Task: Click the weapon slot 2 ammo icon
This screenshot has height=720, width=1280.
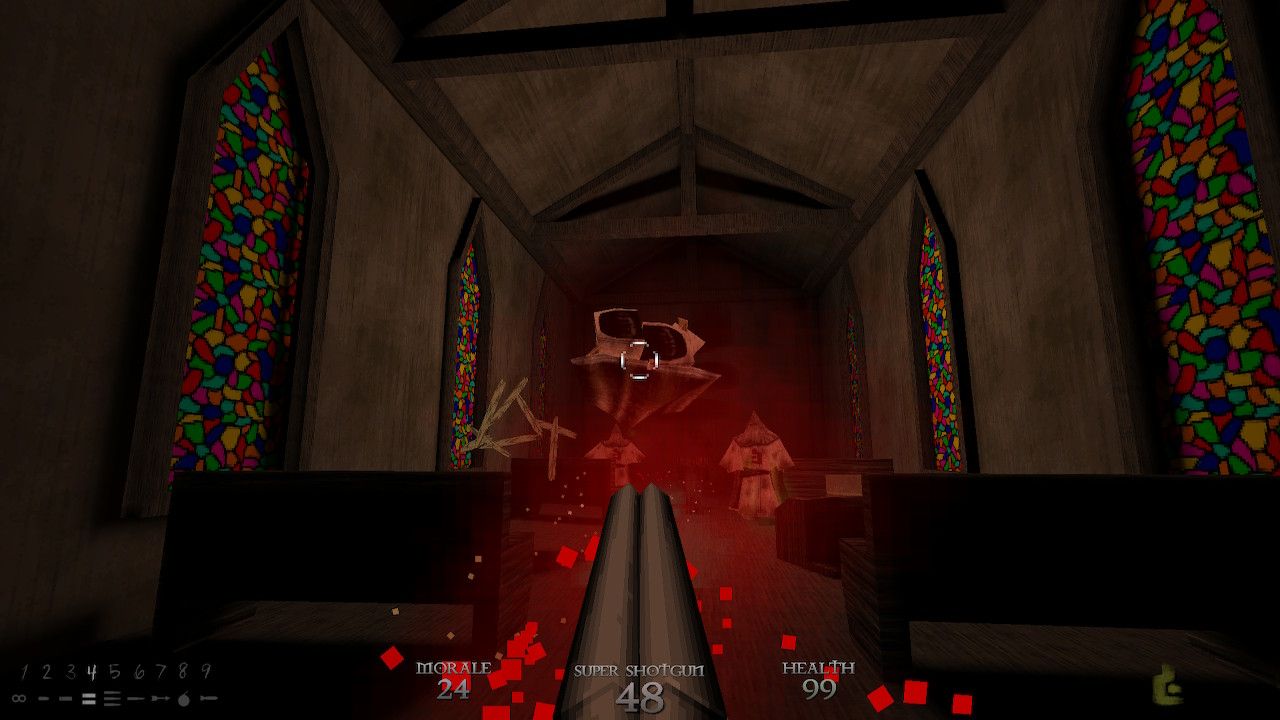Action: [43, 699]
